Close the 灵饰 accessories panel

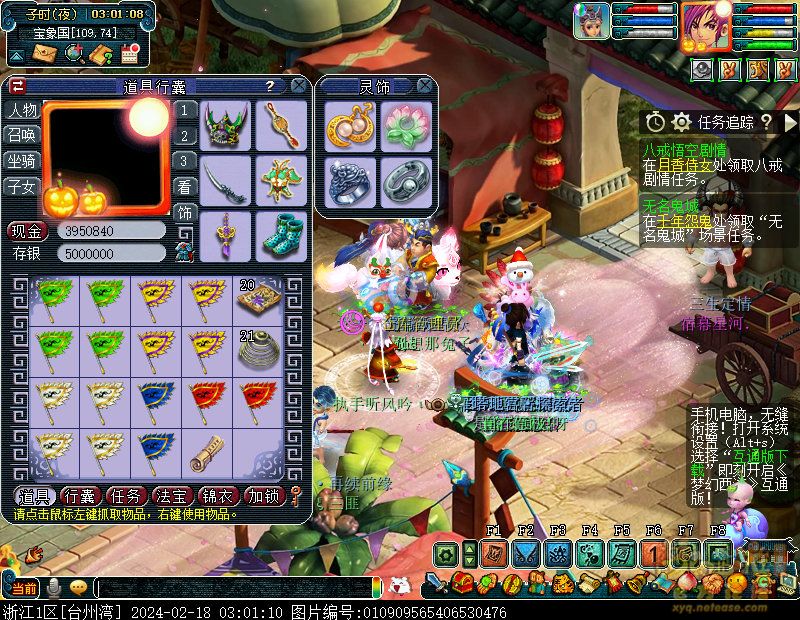click(424, 86)
